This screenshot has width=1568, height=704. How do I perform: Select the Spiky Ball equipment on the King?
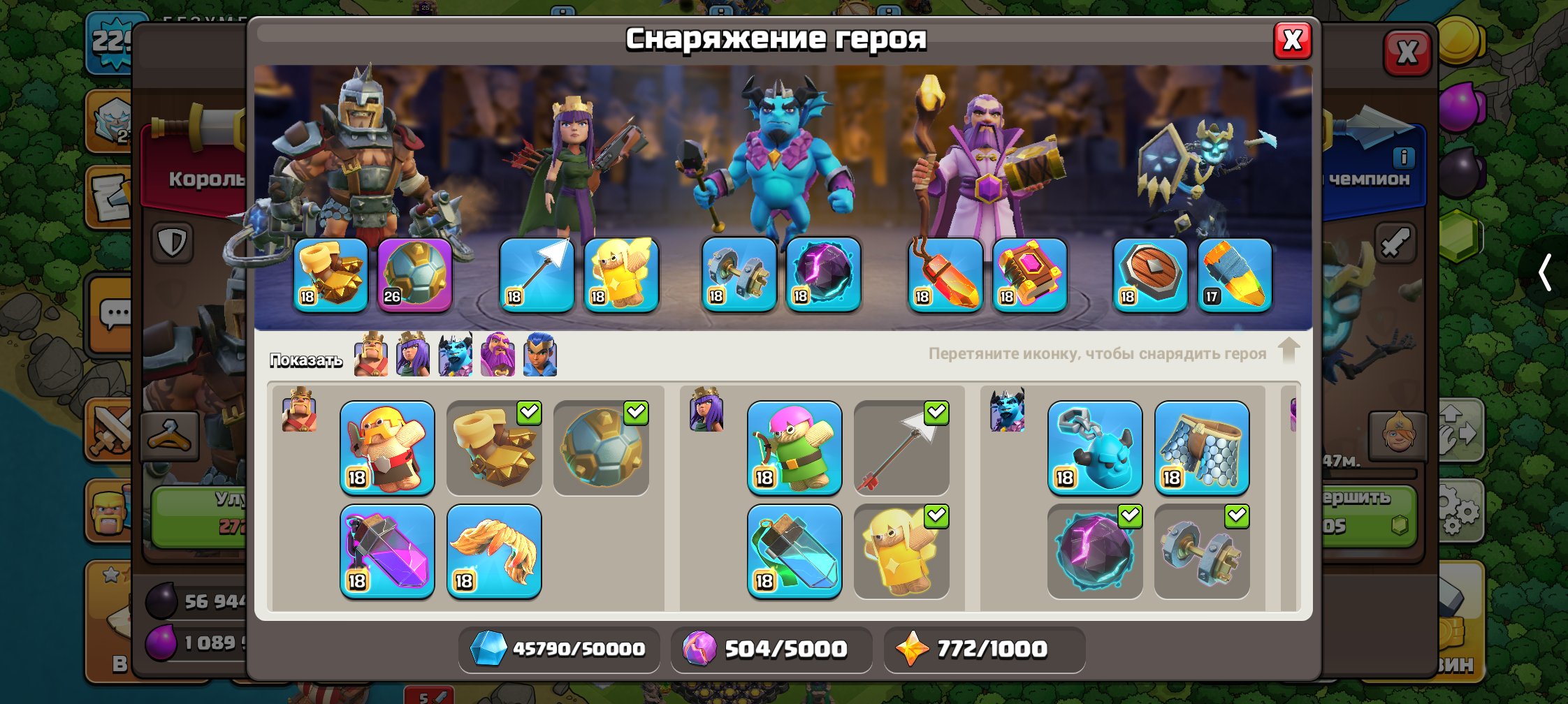coord(416,274)
